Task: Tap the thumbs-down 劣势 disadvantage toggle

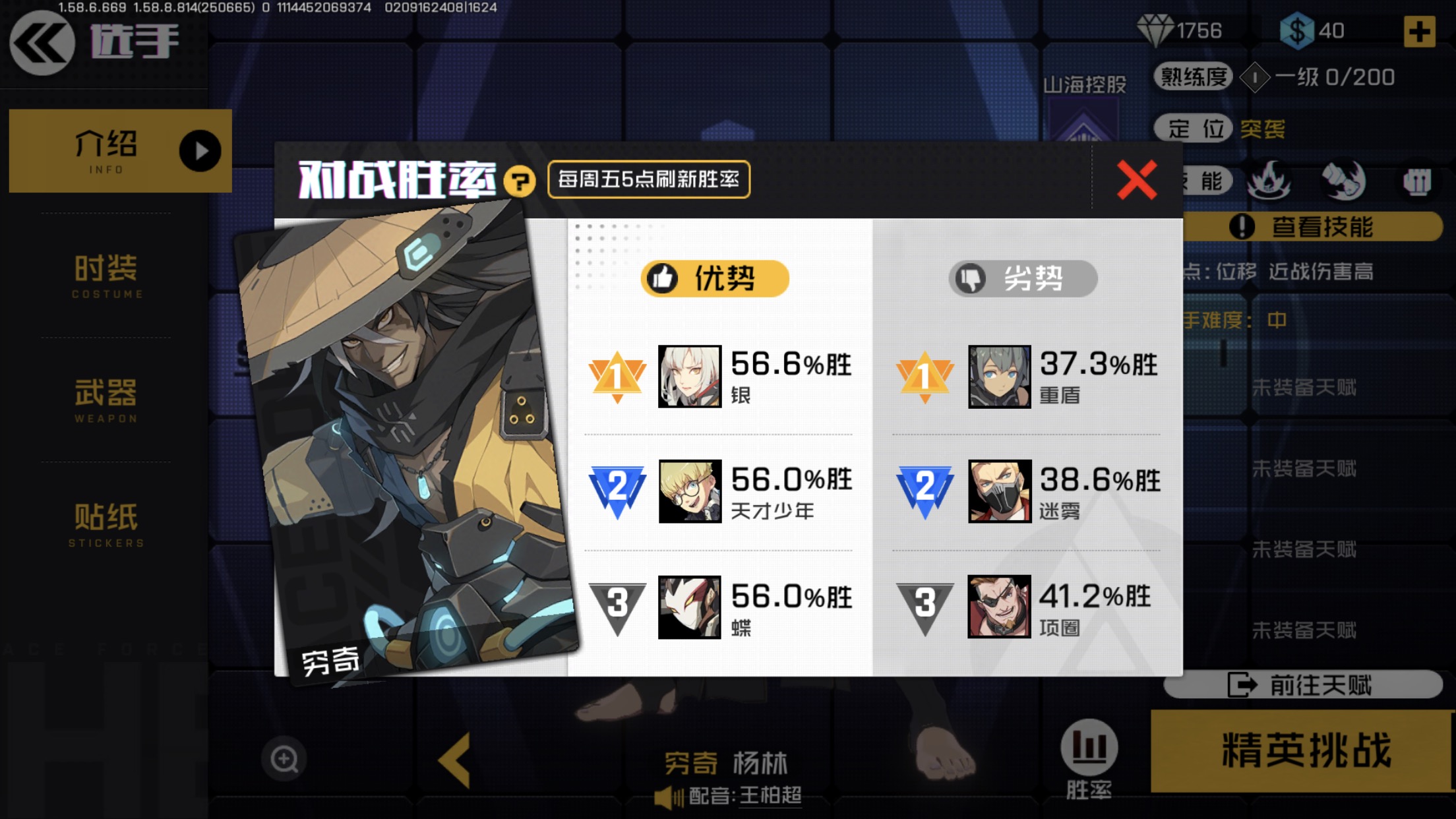Action: (x=1022, y=278)
